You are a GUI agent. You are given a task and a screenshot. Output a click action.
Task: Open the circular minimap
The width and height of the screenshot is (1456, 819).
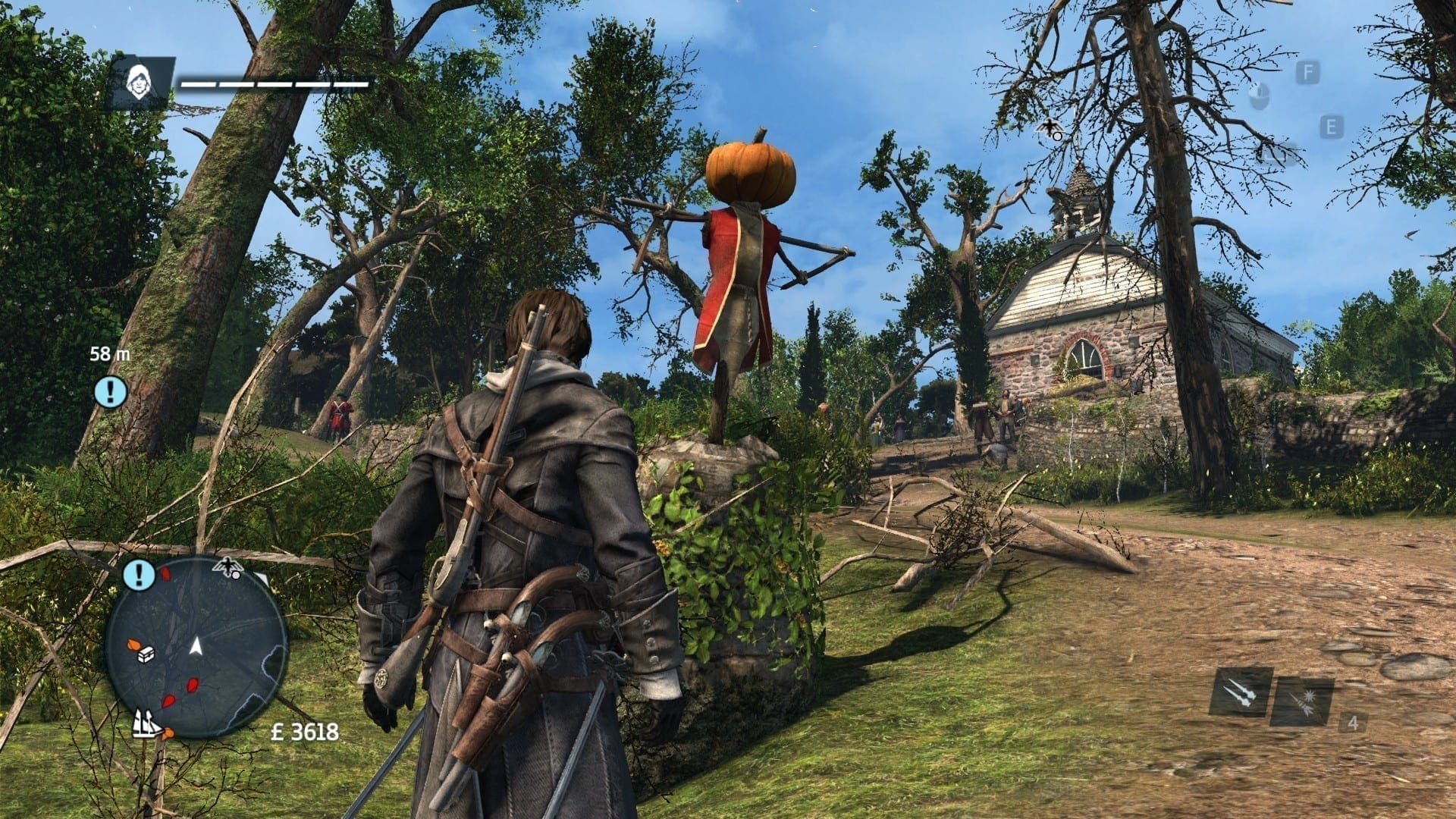pos(196,646)
